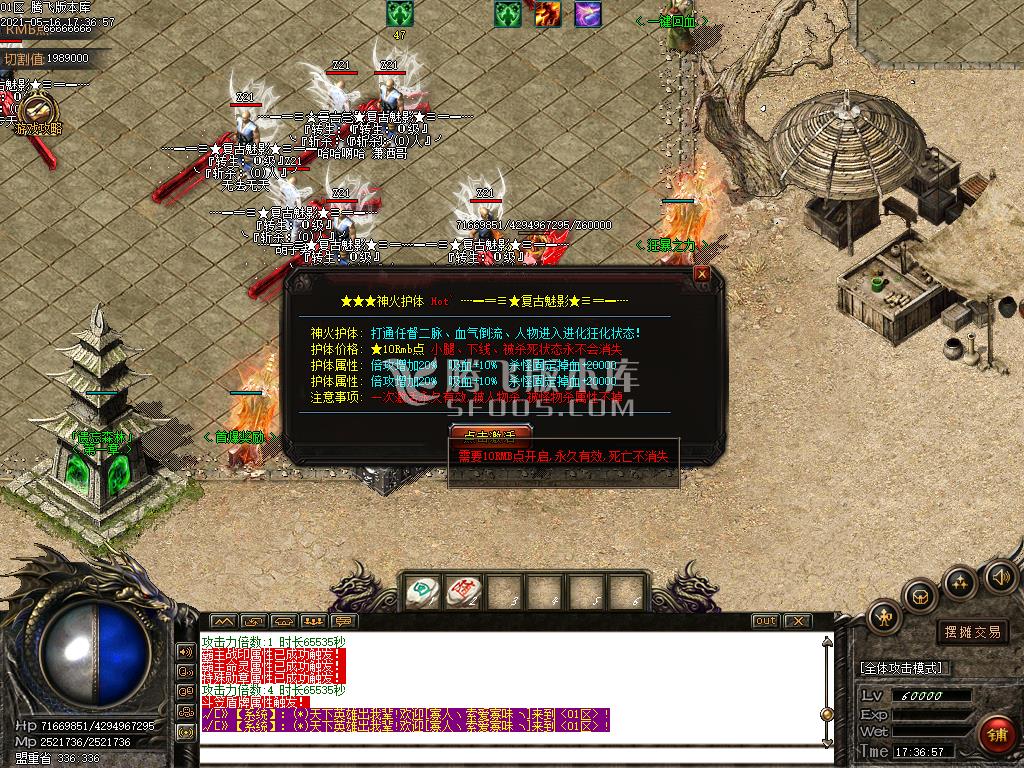
Task: Open the character equipment icon
Action: tap(884, 618)
